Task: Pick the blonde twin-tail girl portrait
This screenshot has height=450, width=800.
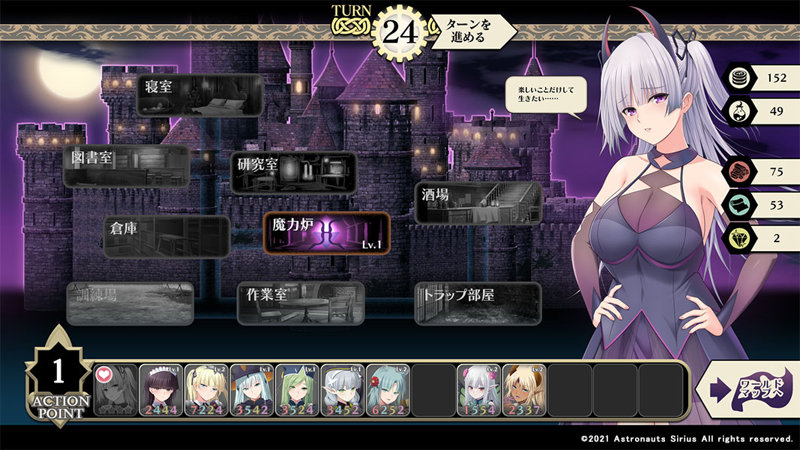Action: (x=207, y=389)
